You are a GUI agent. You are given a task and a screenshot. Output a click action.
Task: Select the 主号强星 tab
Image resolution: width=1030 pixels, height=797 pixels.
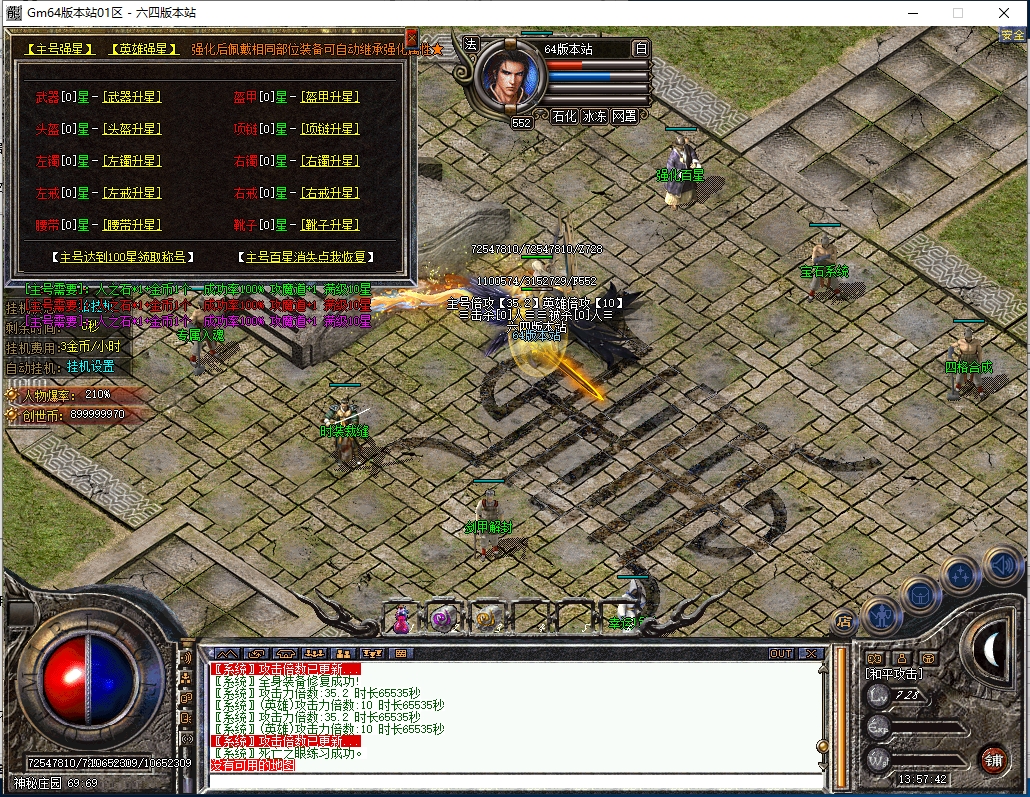(60, 48)
